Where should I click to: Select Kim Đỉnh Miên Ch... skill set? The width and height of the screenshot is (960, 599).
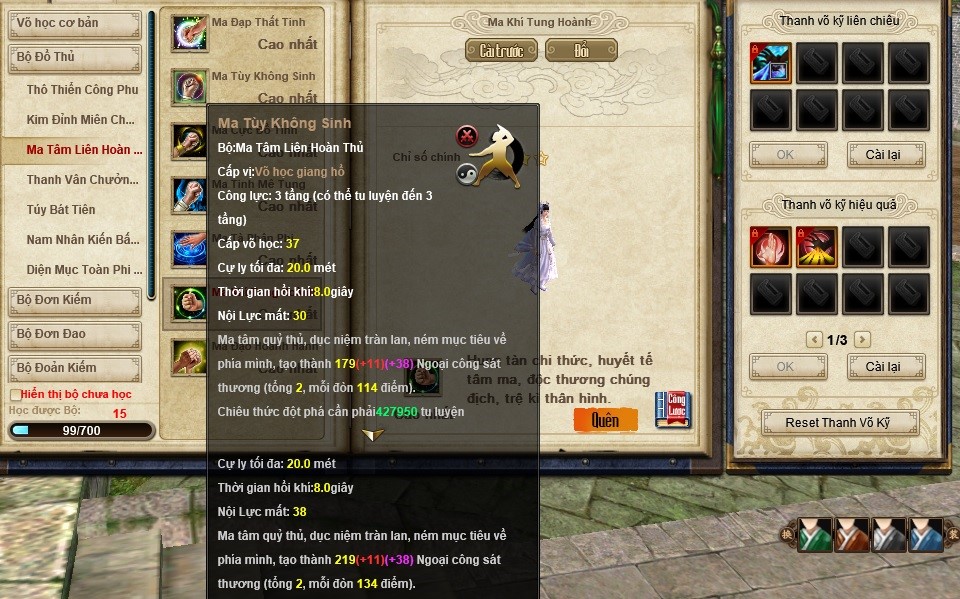(80, 120)
